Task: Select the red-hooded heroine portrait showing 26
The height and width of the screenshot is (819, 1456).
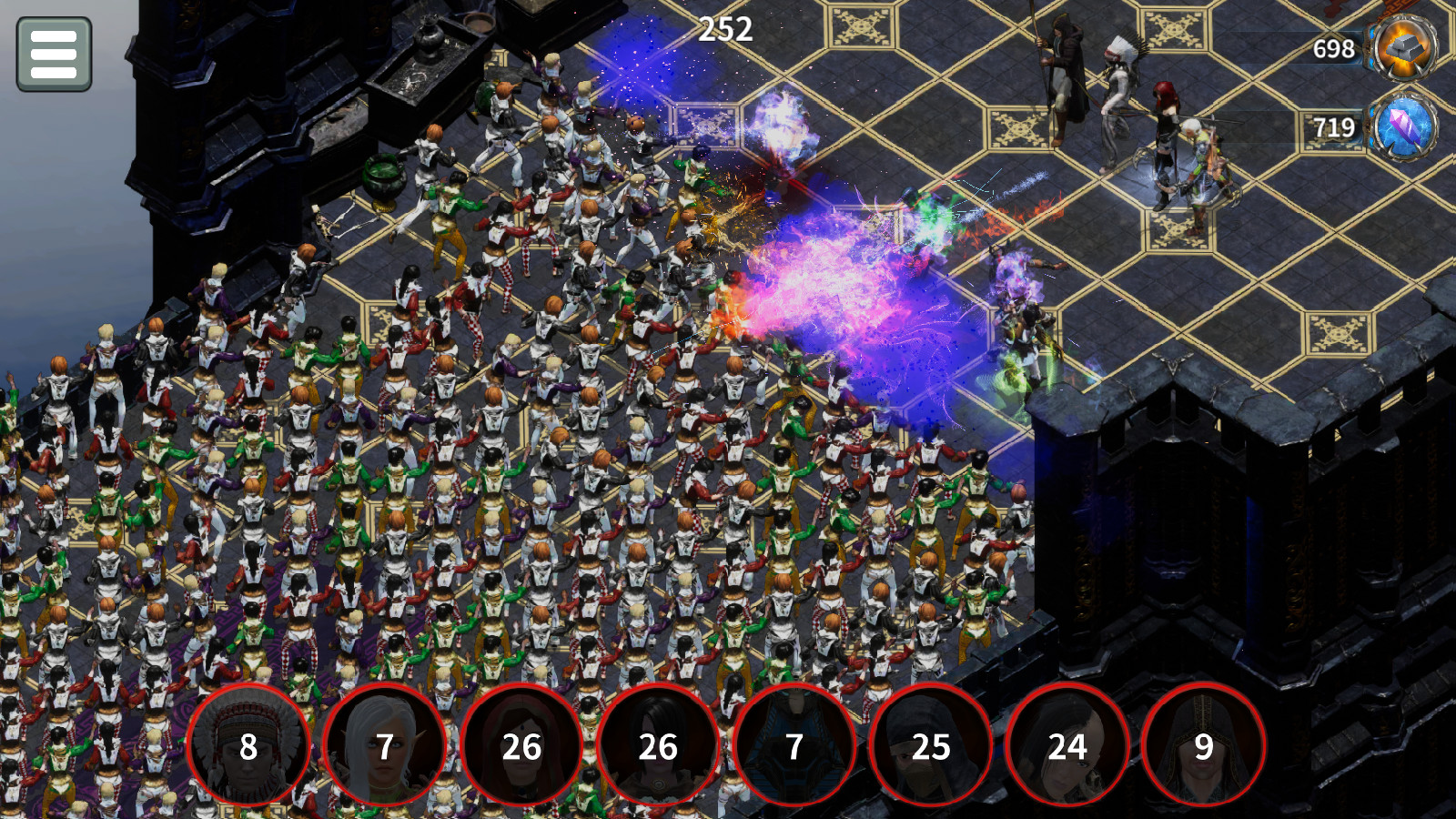Action: pyautogui.click(x=521, y=746)
